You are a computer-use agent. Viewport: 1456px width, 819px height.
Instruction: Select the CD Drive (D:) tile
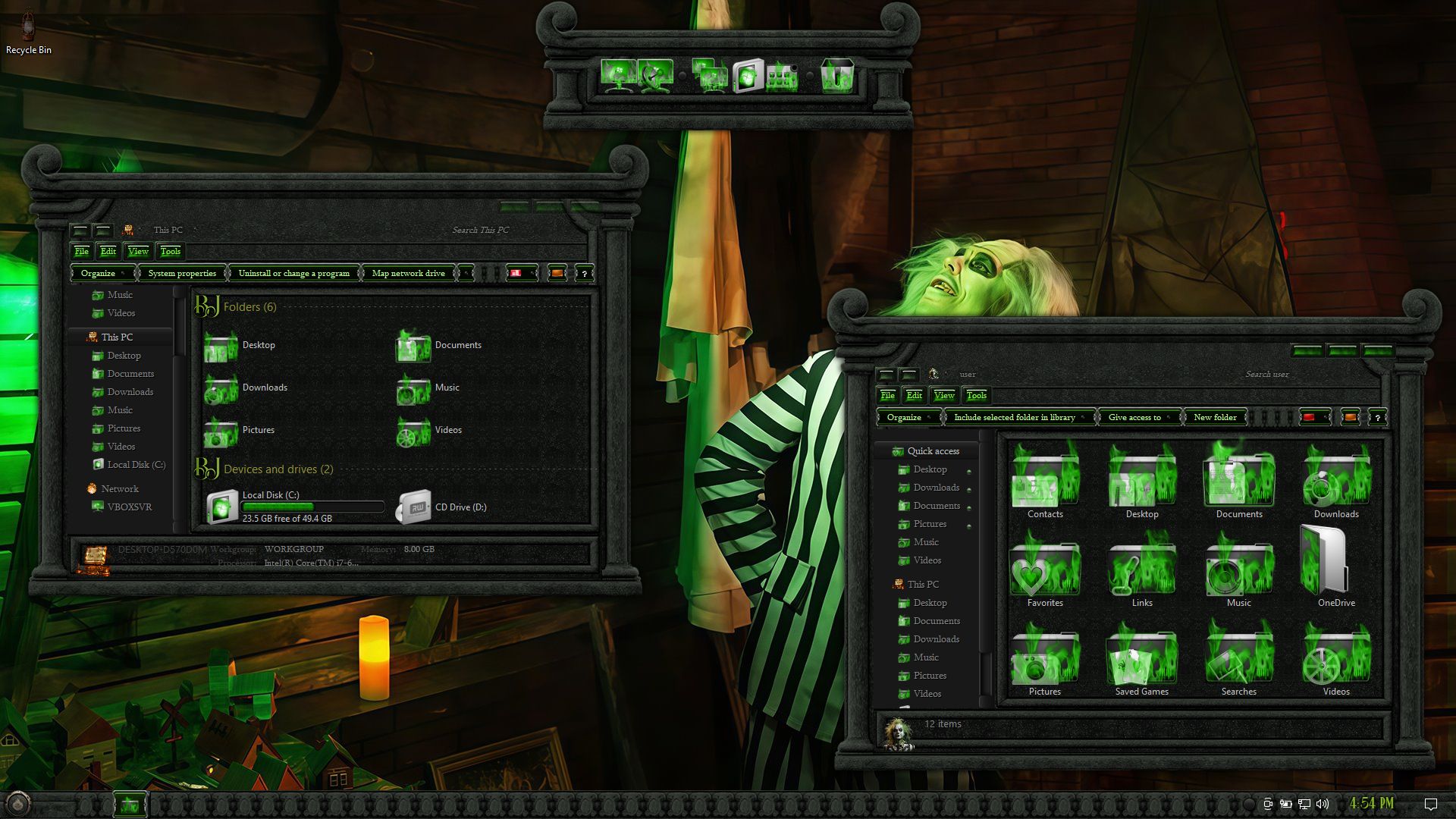click(415, 507)
